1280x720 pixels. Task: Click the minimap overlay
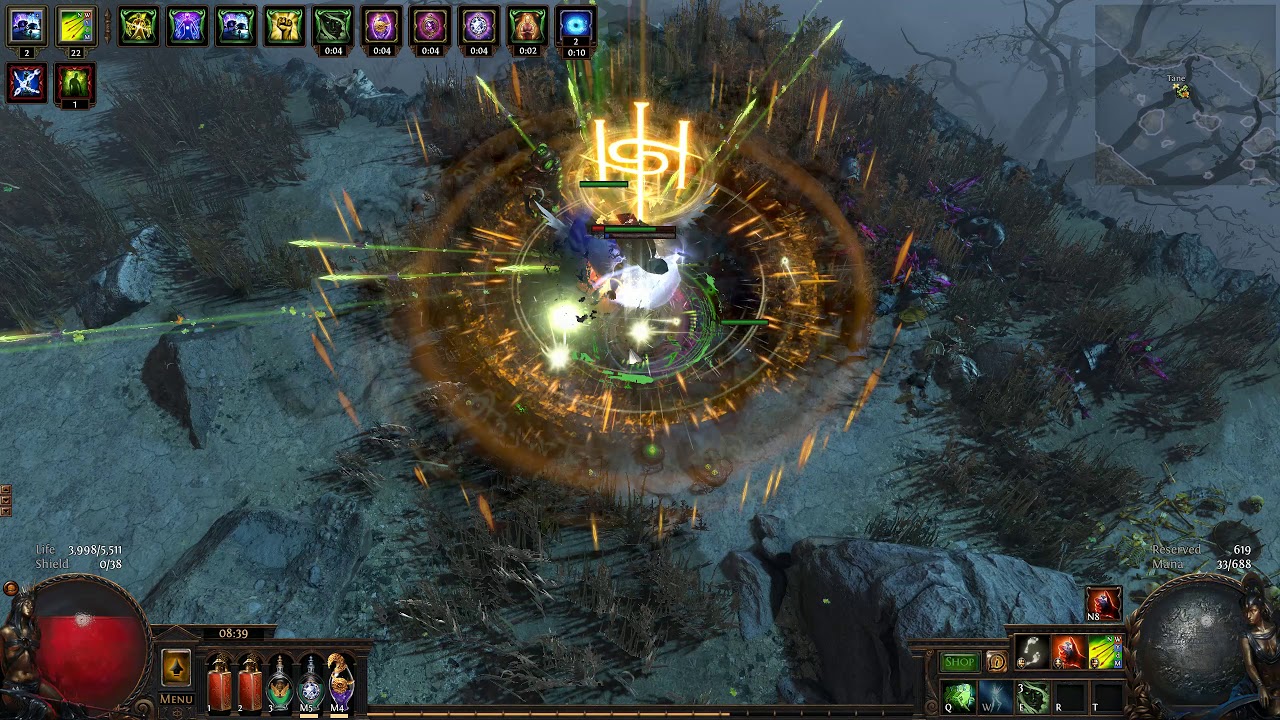tap(1185, 95)
